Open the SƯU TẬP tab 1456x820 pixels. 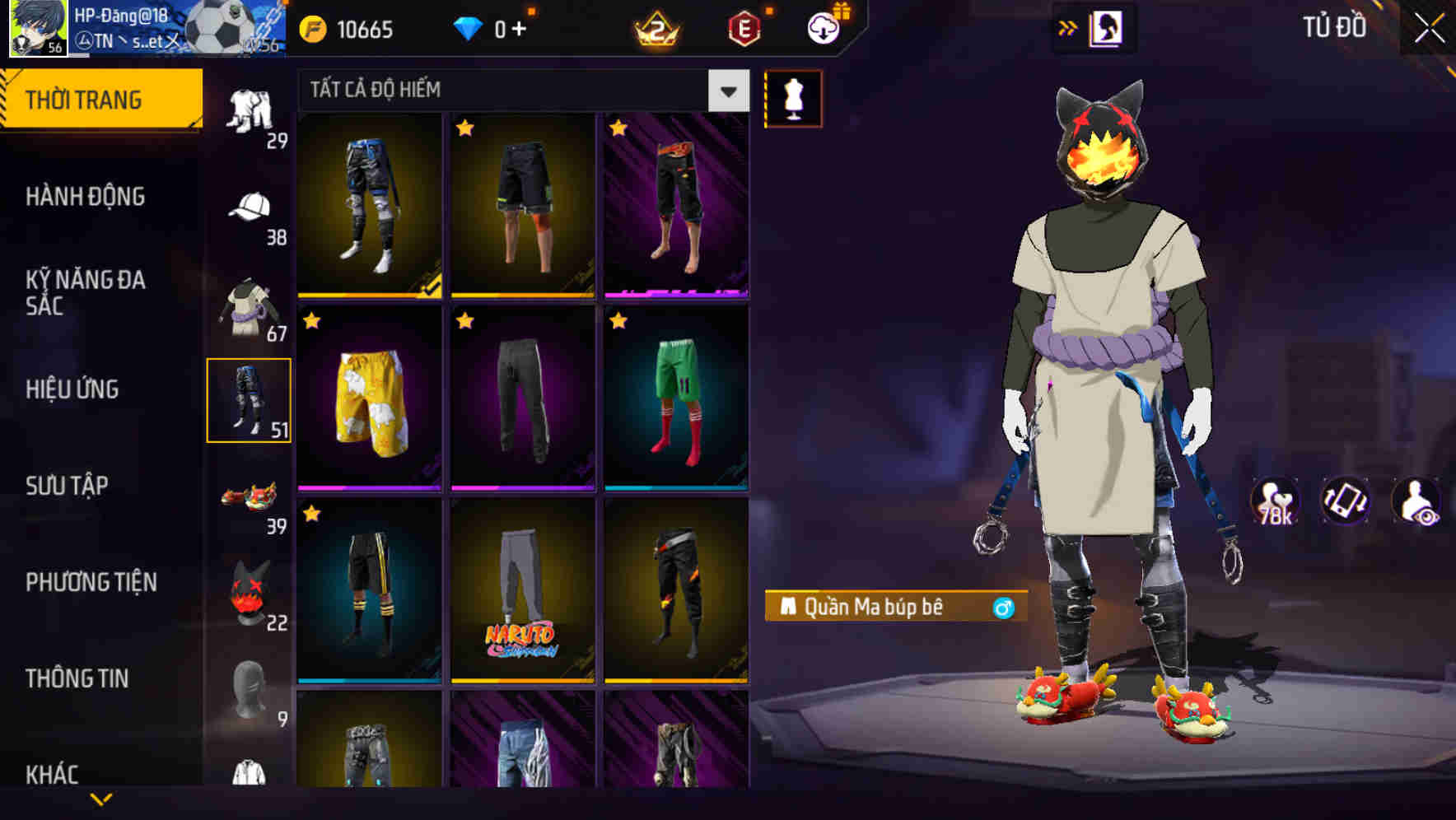pos(68,487)
